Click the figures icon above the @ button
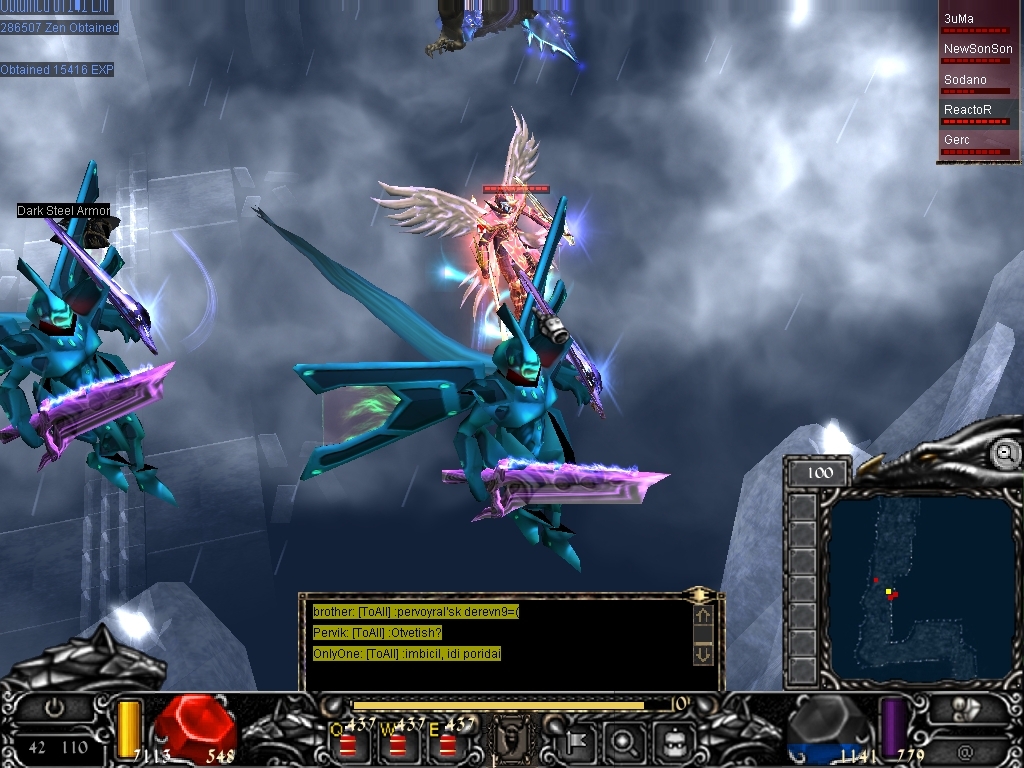The height and width of the screenshot is (768, 1024). click(964, 708)
